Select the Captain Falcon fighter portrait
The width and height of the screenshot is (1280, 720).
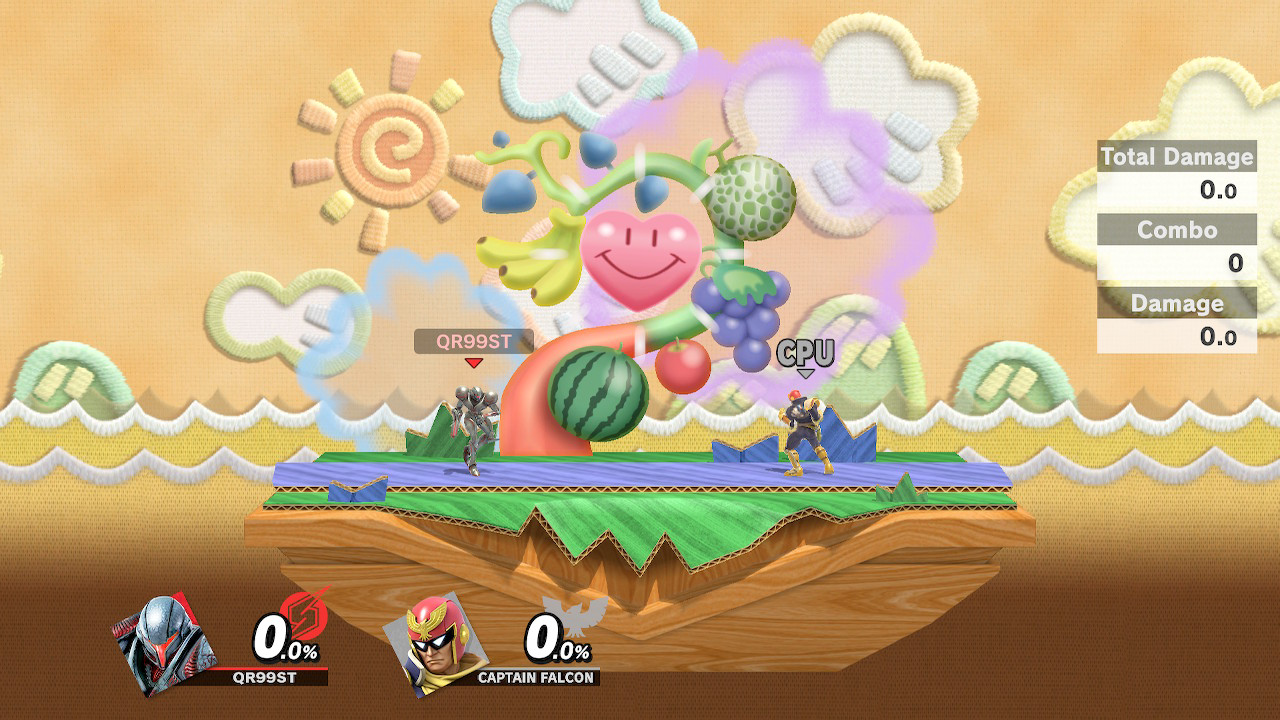coord(434,642)
